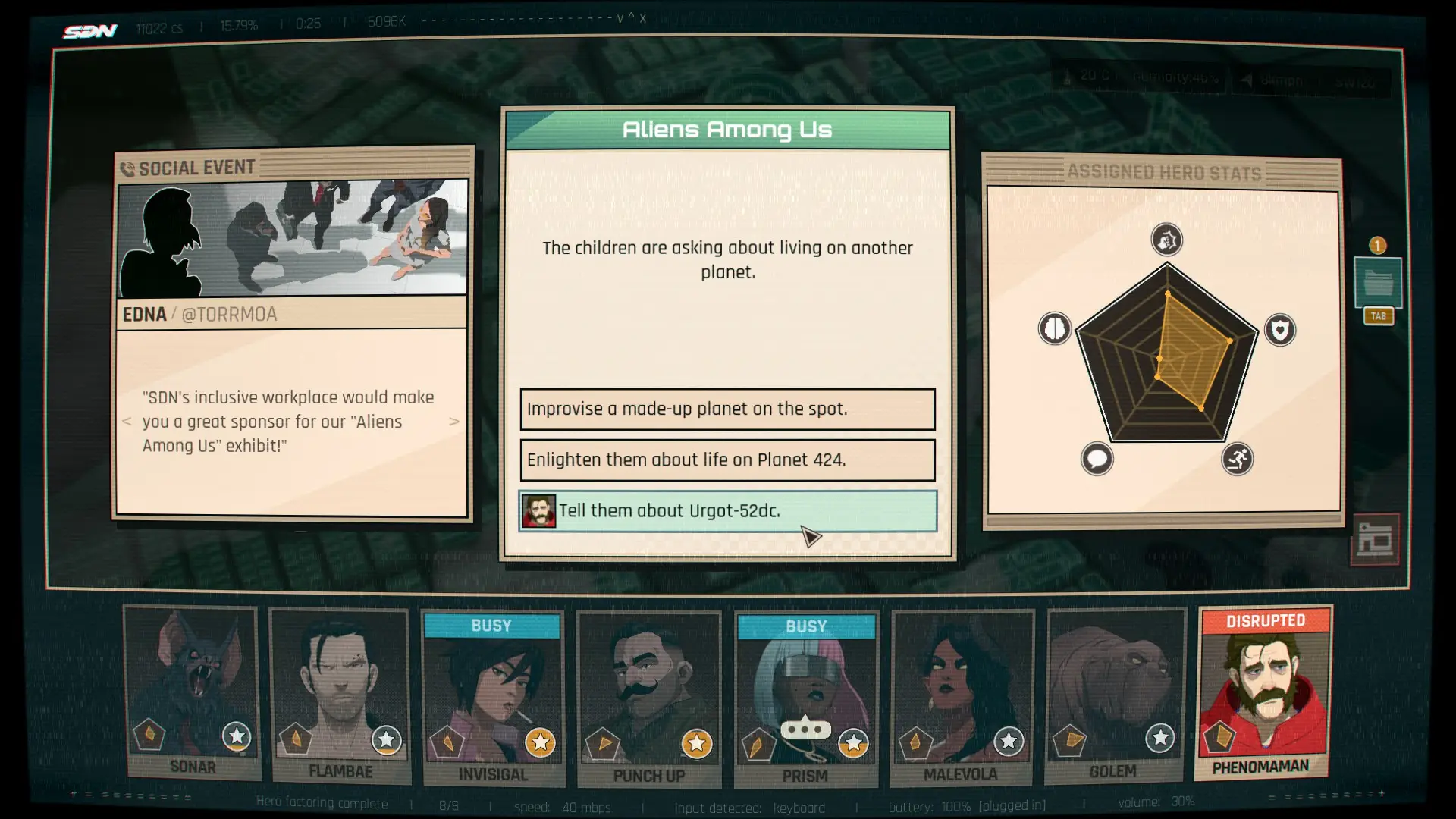Open the folder icon with notification badge
This screenshot has height=819, width=1456.
pos(1378,284)
